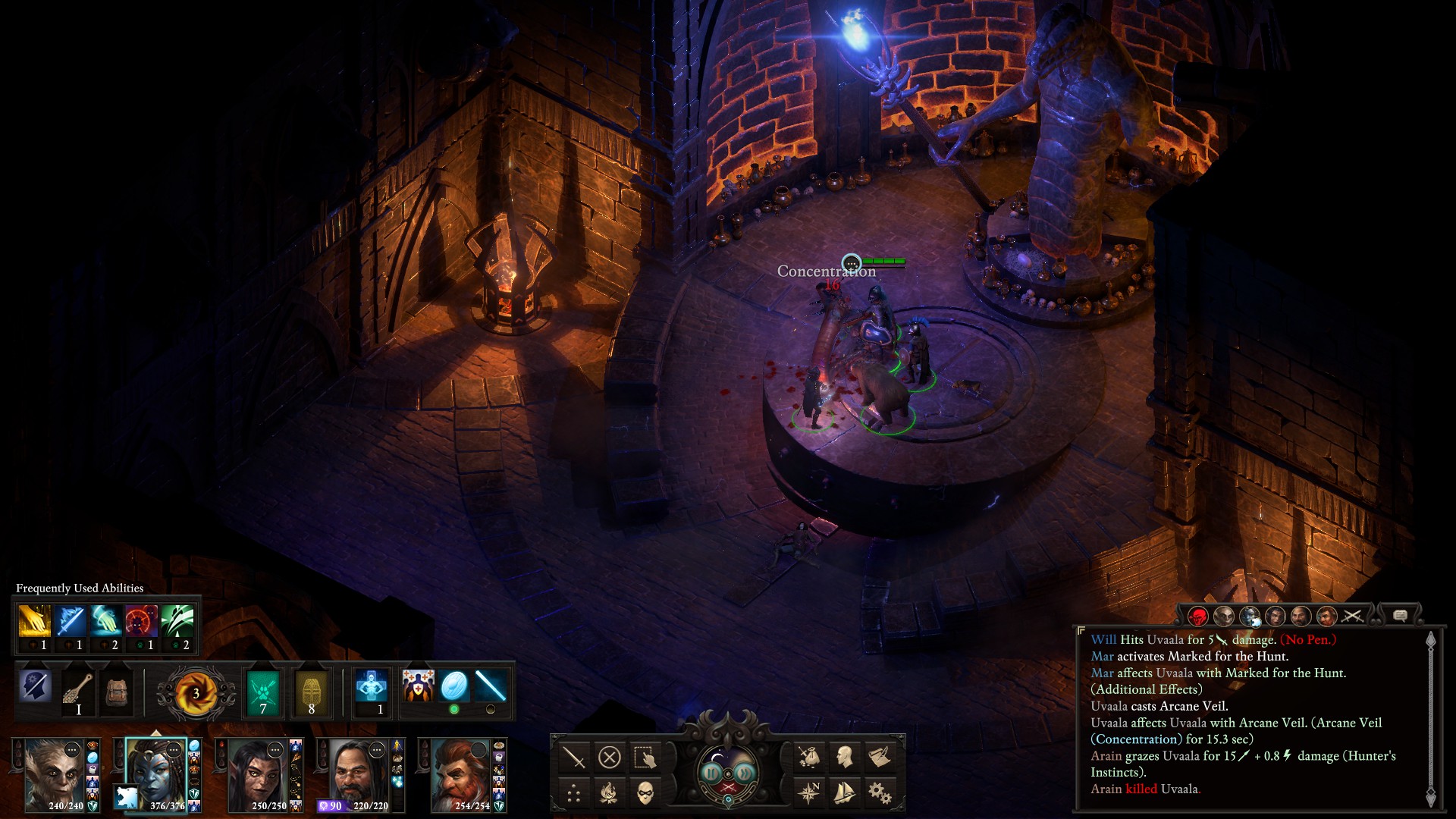Activate the golden hand ability
Viewport: 1456px width, 819px height.
pos(34,622)
